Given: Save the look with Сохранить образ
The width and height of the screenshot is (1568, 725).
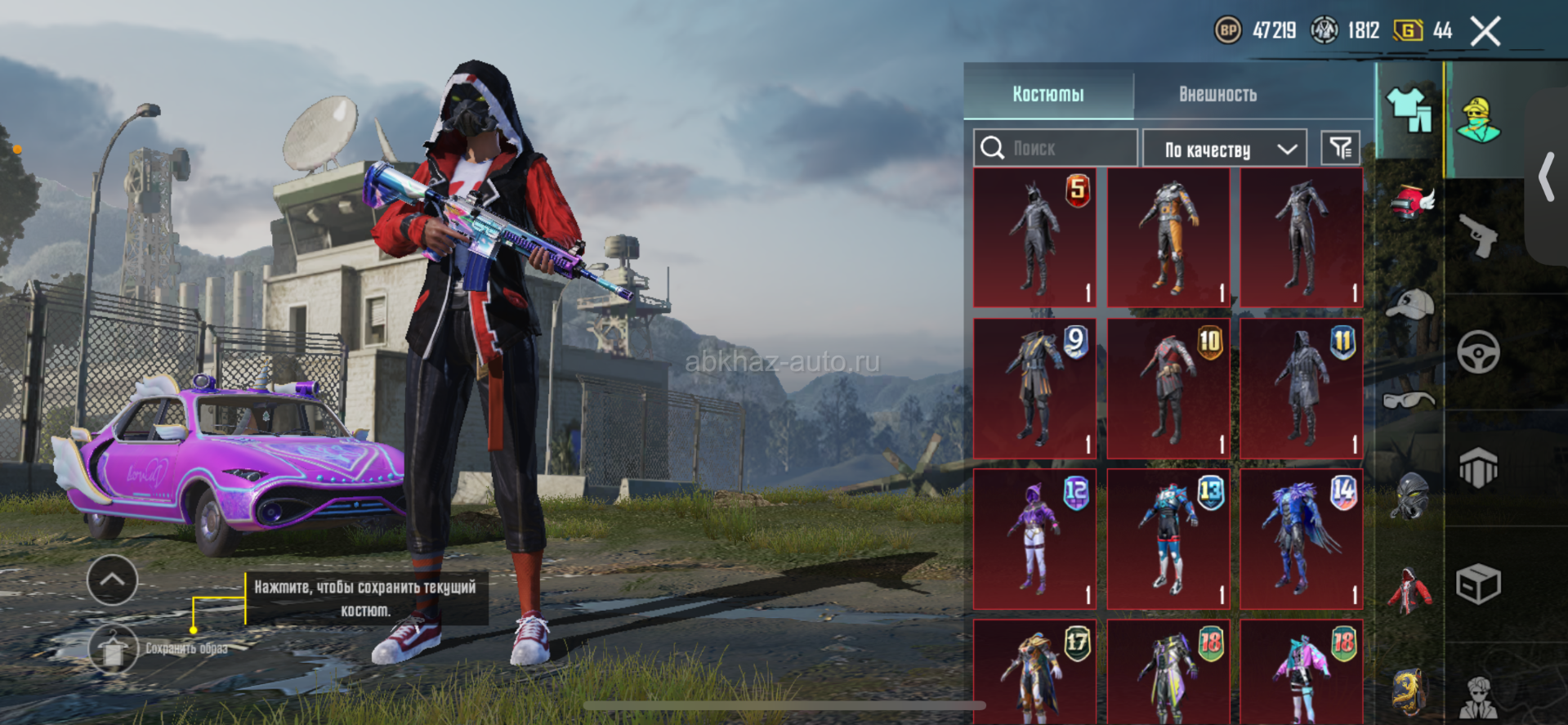Looking at the screenshot, I should tap(114, 649).
